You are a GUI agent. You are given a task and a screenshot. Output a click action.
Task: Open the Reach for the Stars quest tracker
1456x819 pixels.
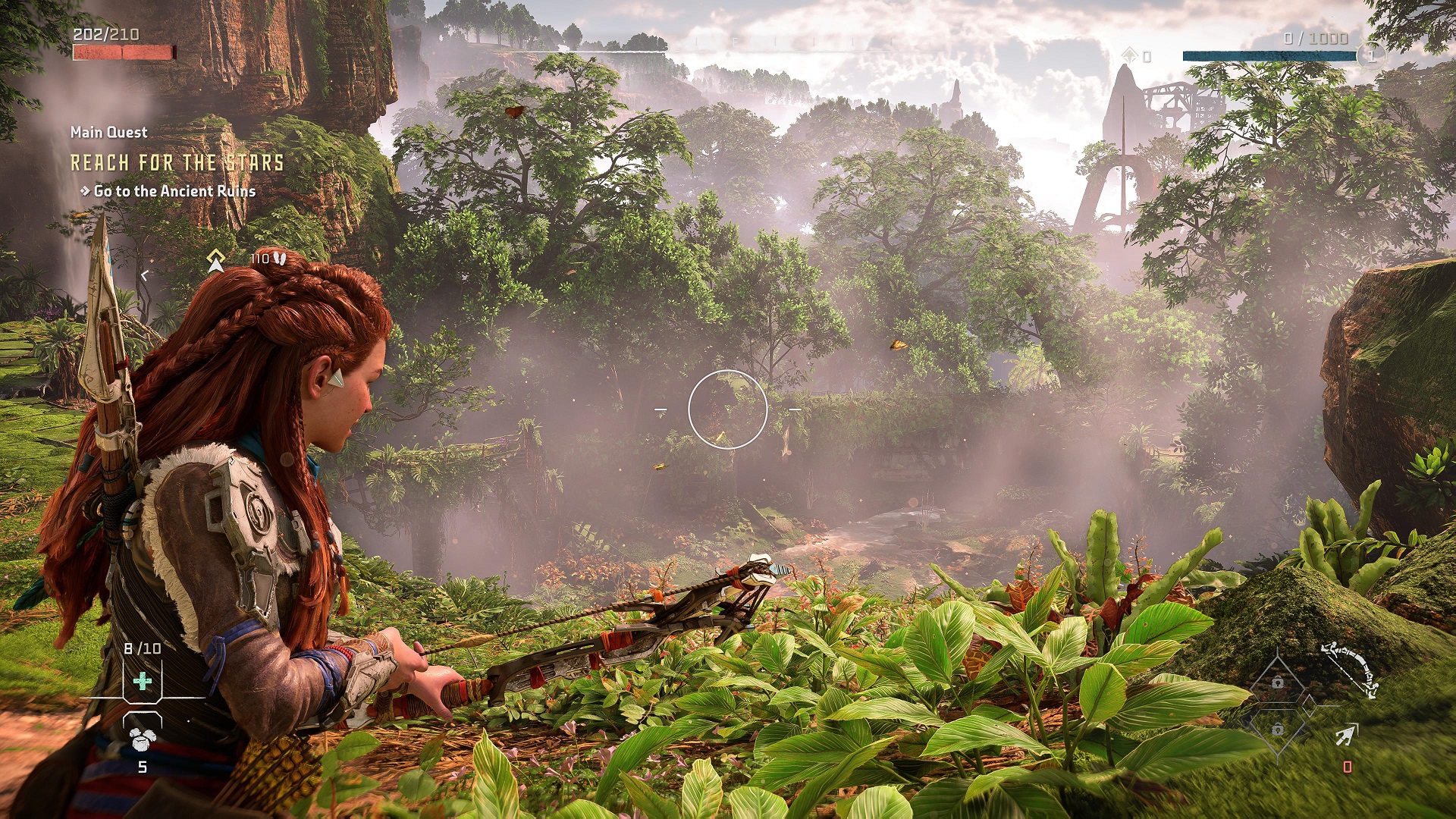177,162
